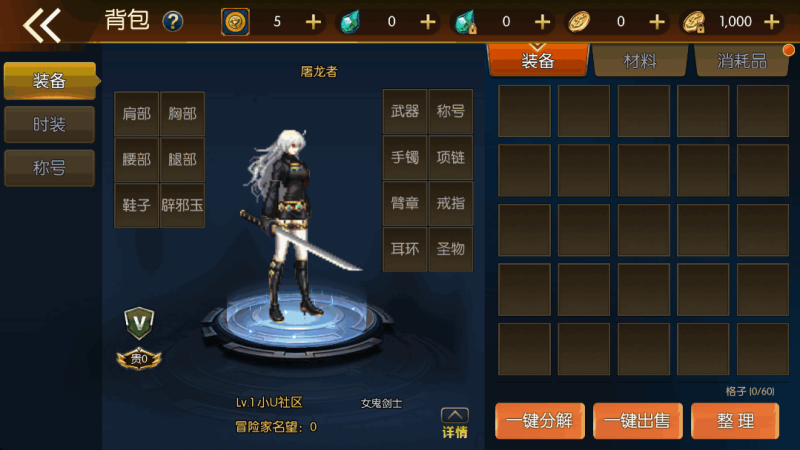Open the backpack help question mark
Image resolution: width=800 pixels, height=450 pixels.
click(173, 21)
